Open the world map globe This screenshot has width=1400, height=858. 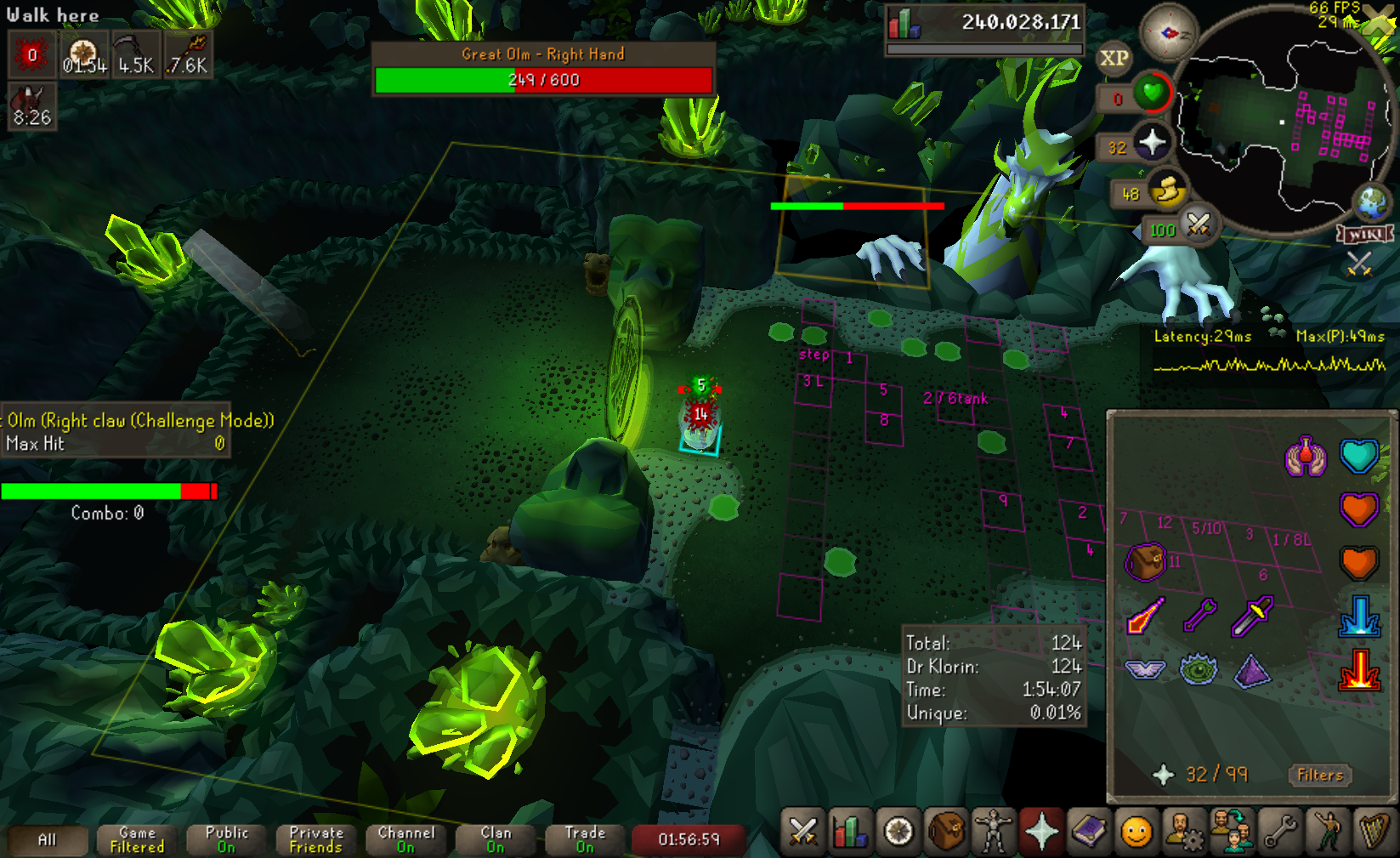(1371, 202)
